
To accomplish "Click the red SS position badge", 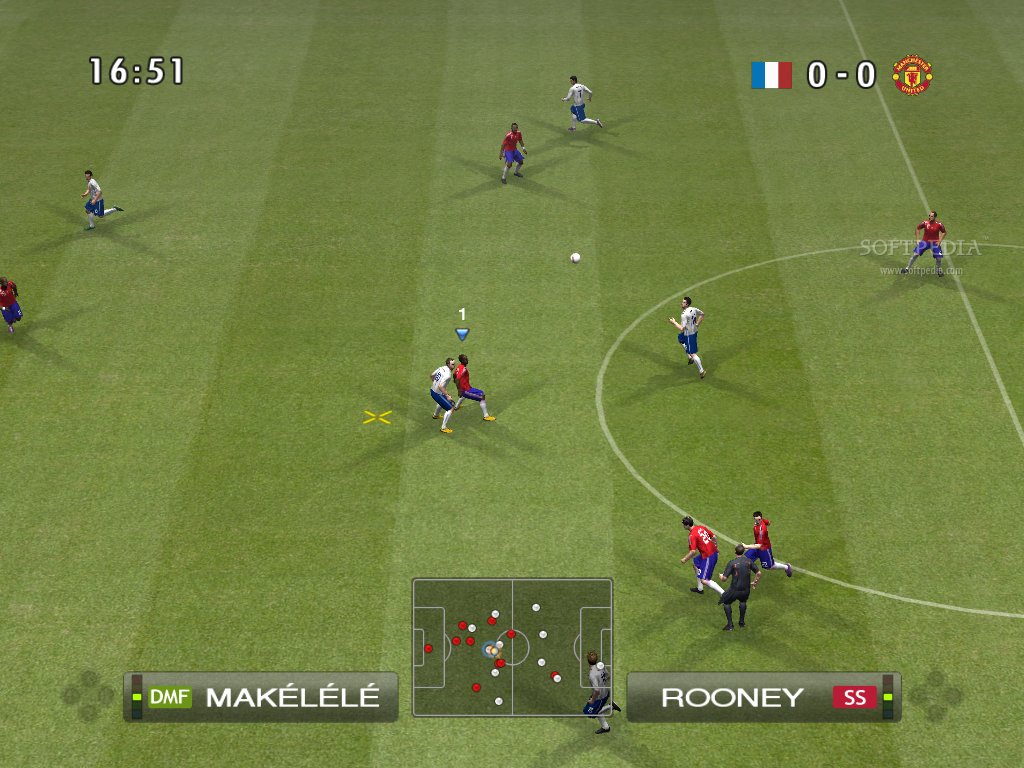I will click(x=855, y=697).
